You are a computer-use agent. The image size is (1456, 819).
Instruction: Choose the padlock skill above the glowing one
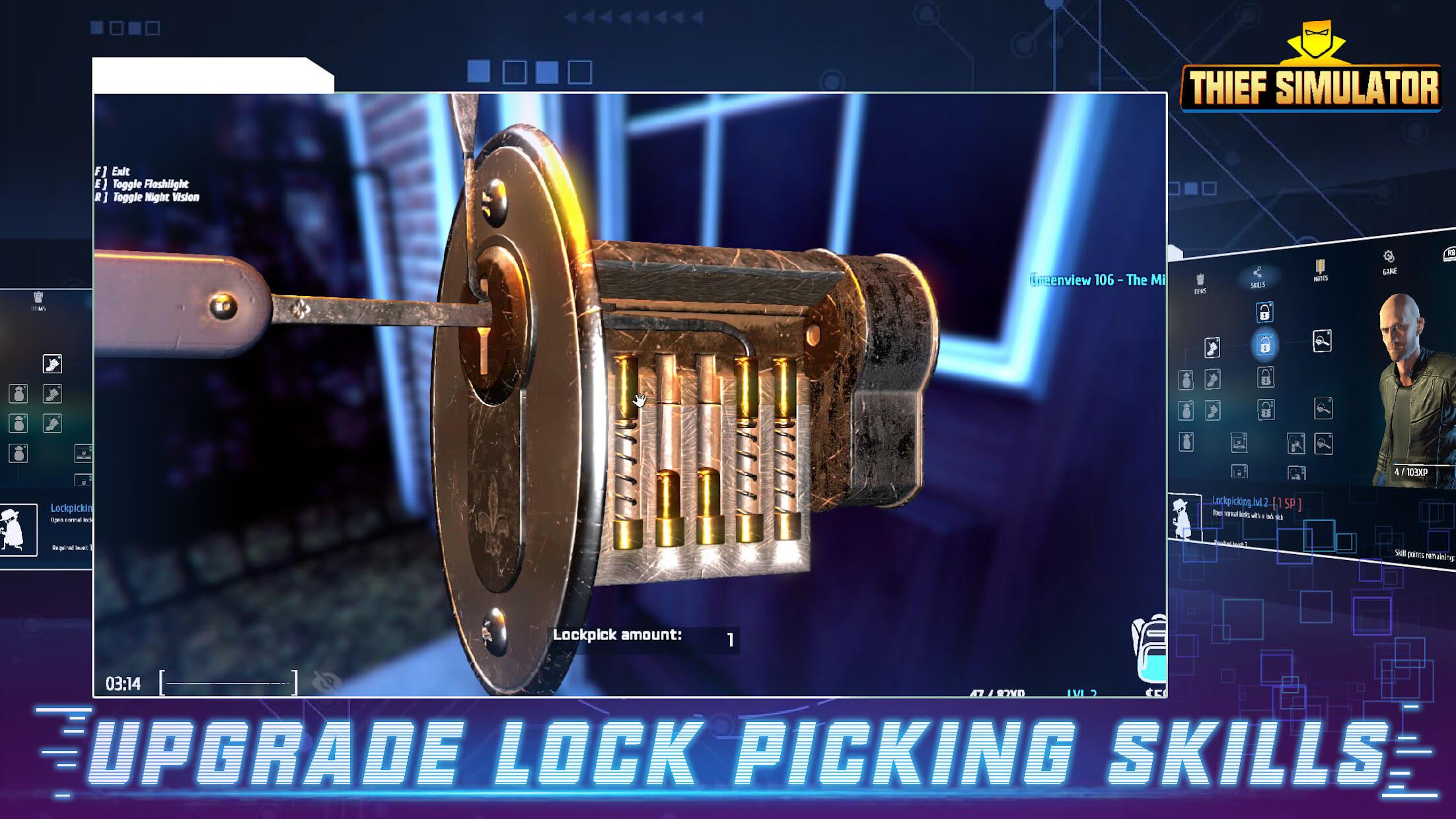pos(1264,312)
